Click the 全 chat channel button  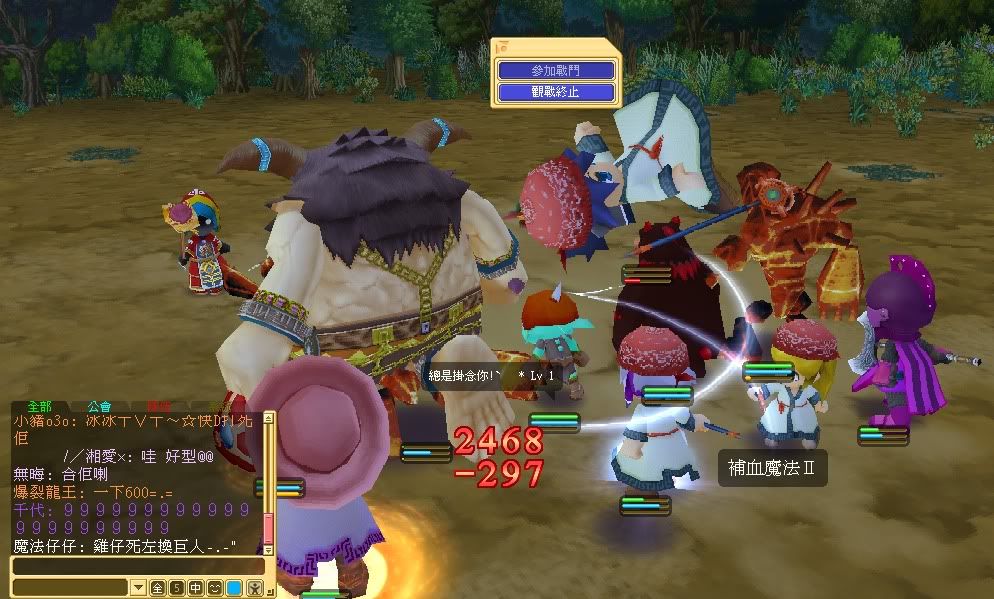coord(158,587)
